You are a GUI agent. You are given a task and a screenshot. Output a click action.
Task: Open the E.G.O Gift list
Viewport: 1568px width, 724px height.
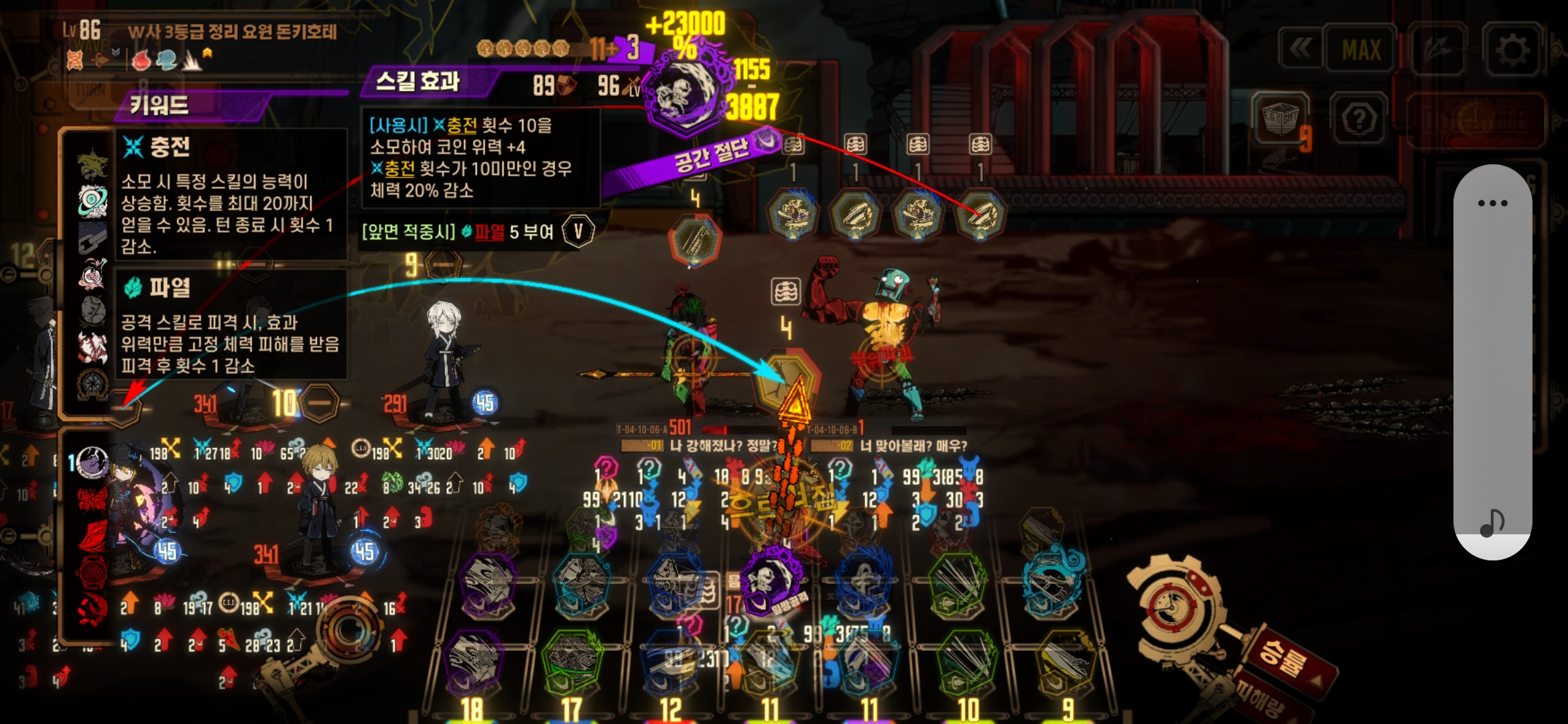click(1280, 118)
